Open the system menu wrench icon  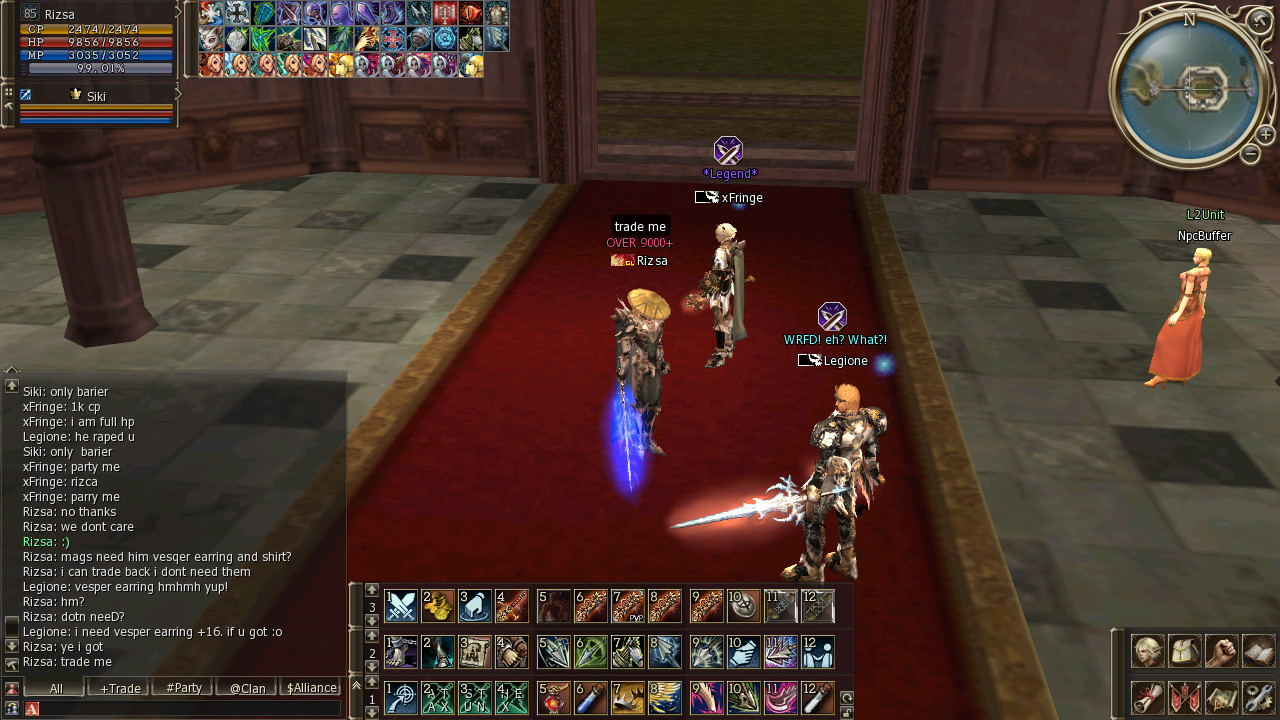click(1258, 697)
